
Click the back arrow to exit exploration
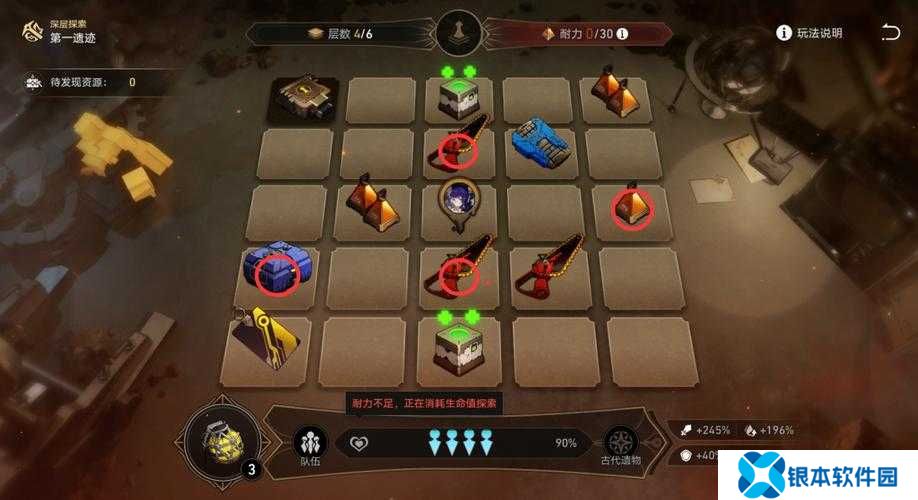point(889,33)
